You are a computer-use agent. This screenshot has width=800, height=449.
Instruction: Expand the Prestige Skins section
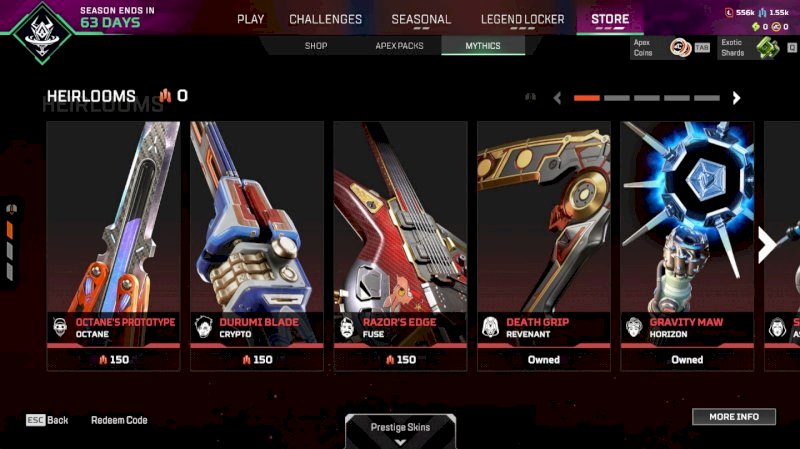400,432
